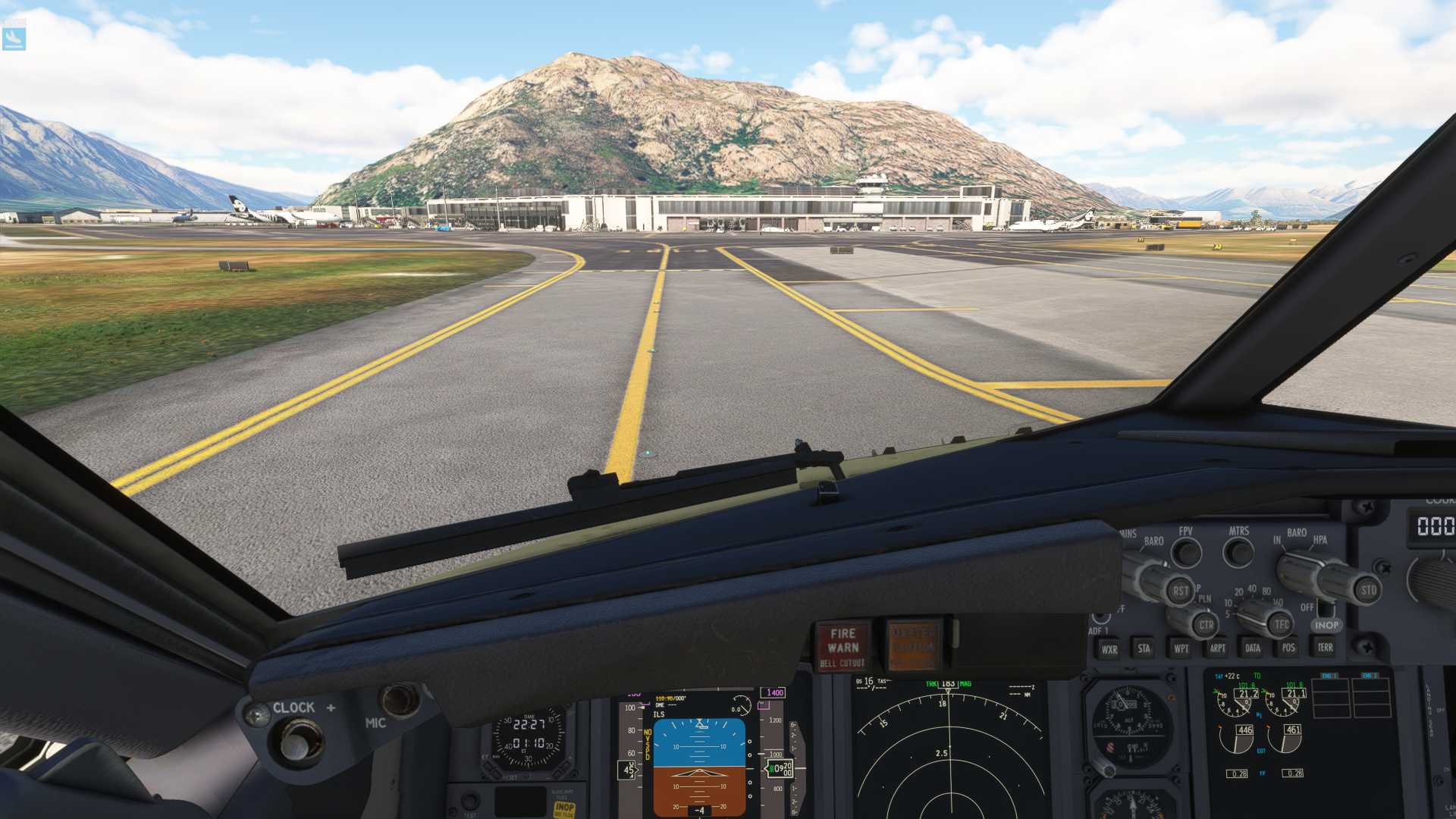Click the blue landing aircraft icon
This screenshot has width=1456, height=819.
point(14,38)
